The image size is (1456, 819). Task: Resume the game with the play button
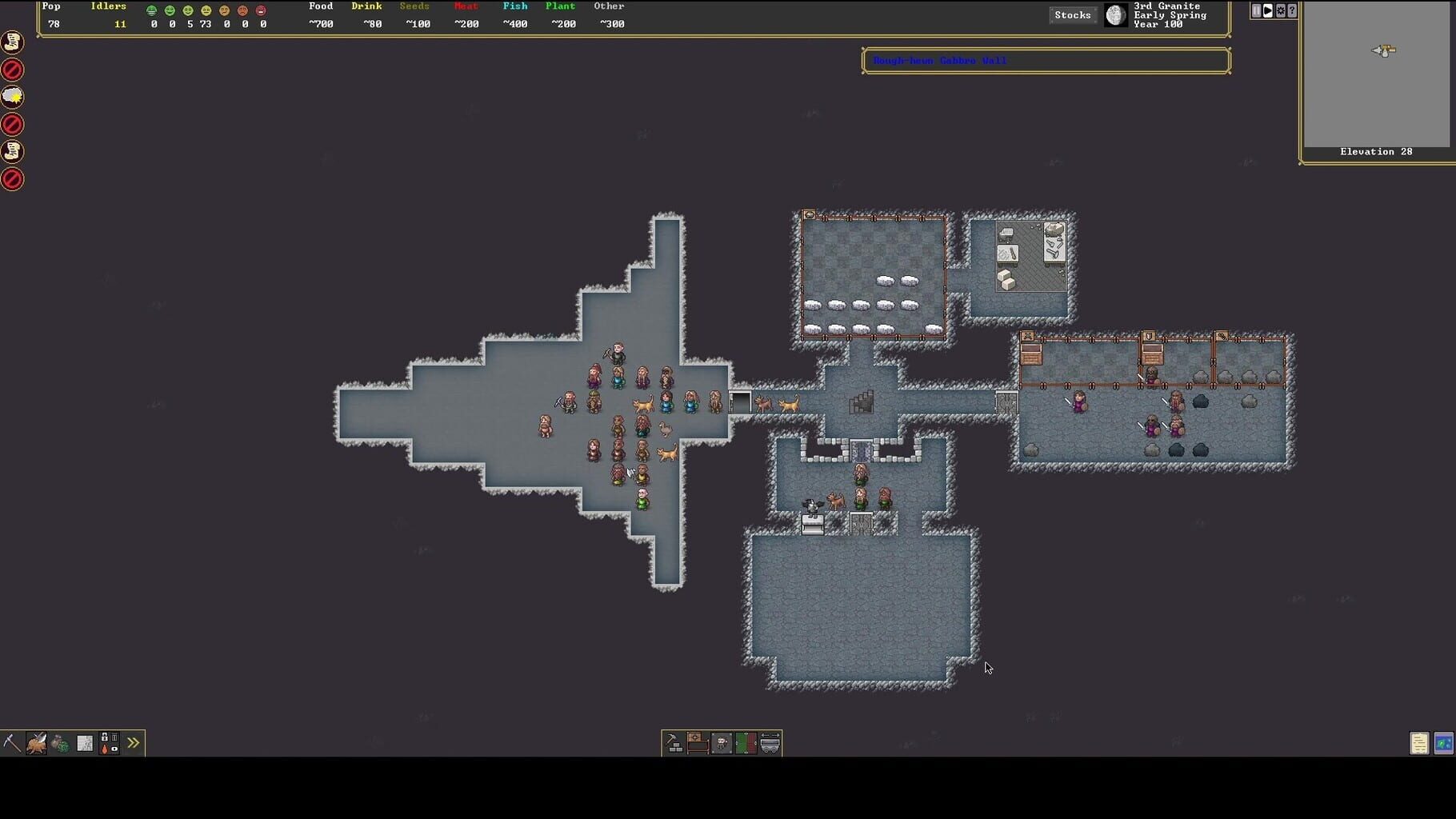pos(1267,10)
